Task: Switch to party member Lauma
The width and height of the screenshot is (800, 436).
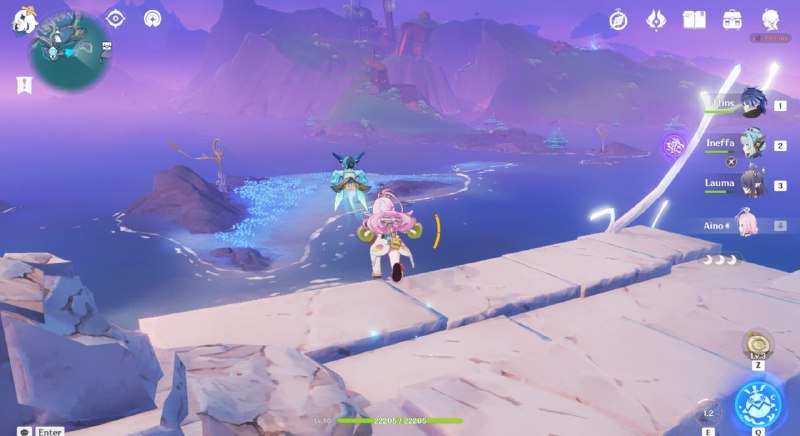Action: 751,184
